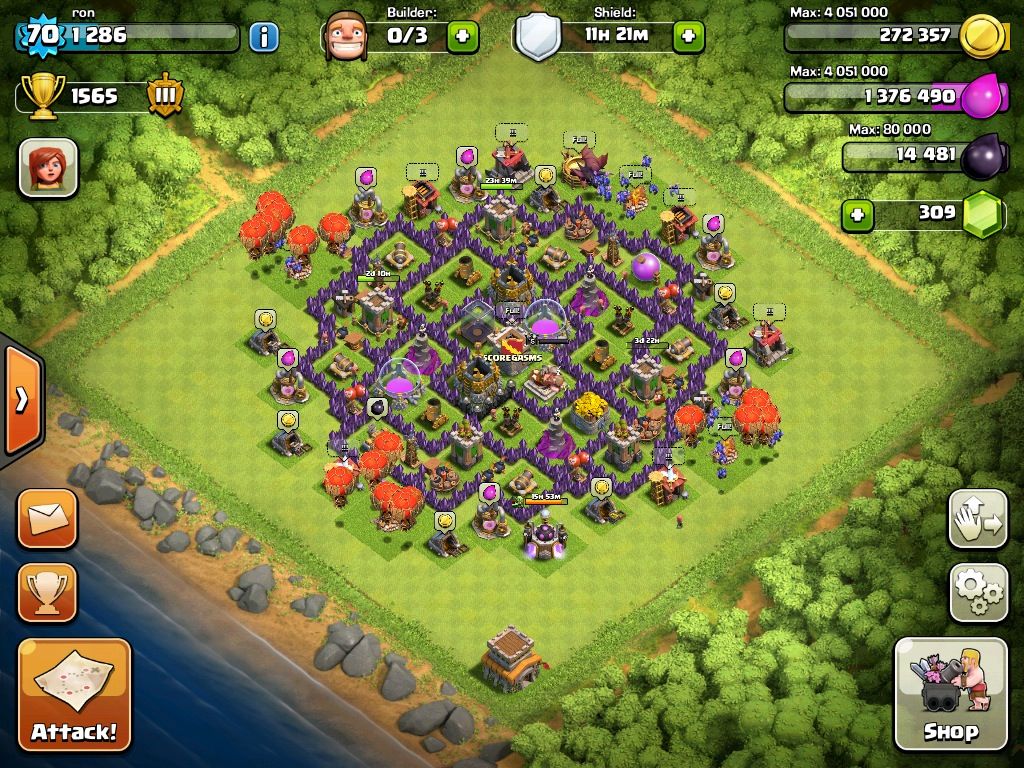This screenshot has width=1024, height=768.
Task: Tap the Attack! button
Action: pos(74,694)
